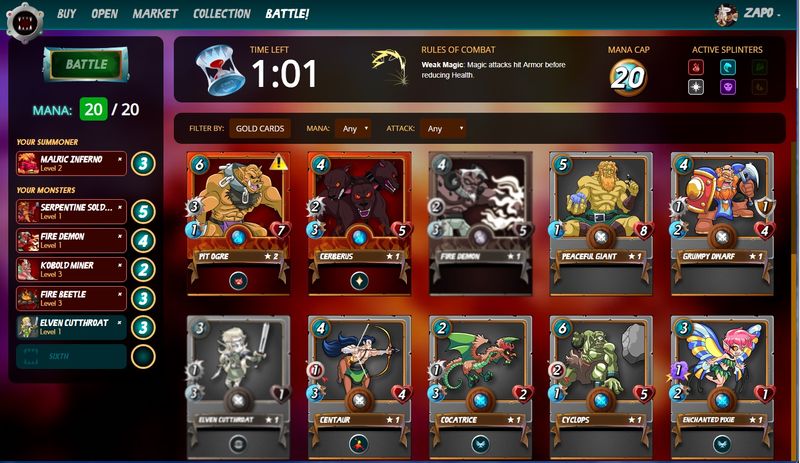The width and height of the screenshot is (800, 463).
Task: Choose the Cerberus card
Action: (358, 215)
